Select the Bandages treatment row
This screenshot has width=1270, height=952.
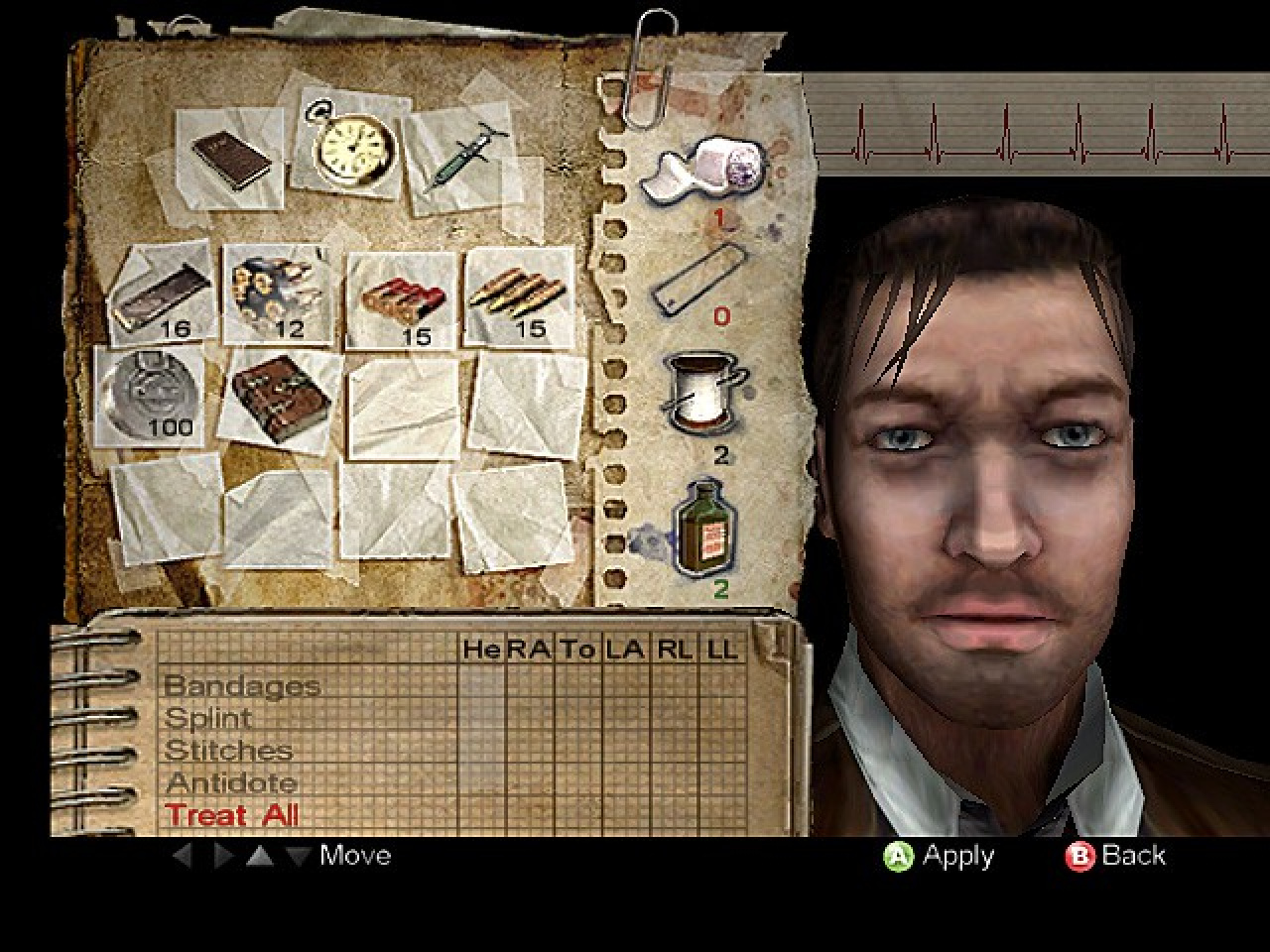(242, 685)
